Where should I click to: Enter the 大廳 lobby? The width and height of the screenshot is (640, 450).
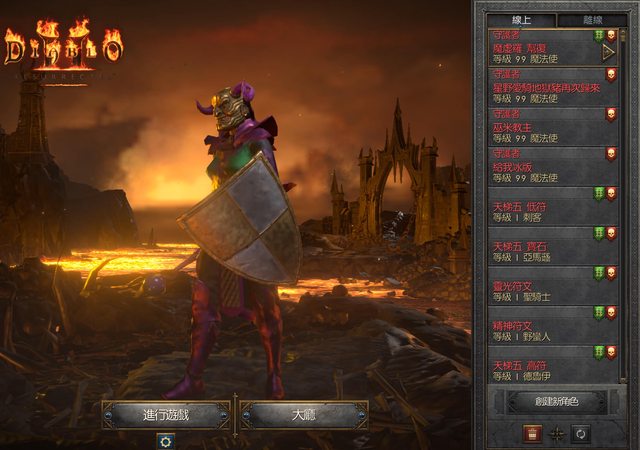(x=304, y=414)
